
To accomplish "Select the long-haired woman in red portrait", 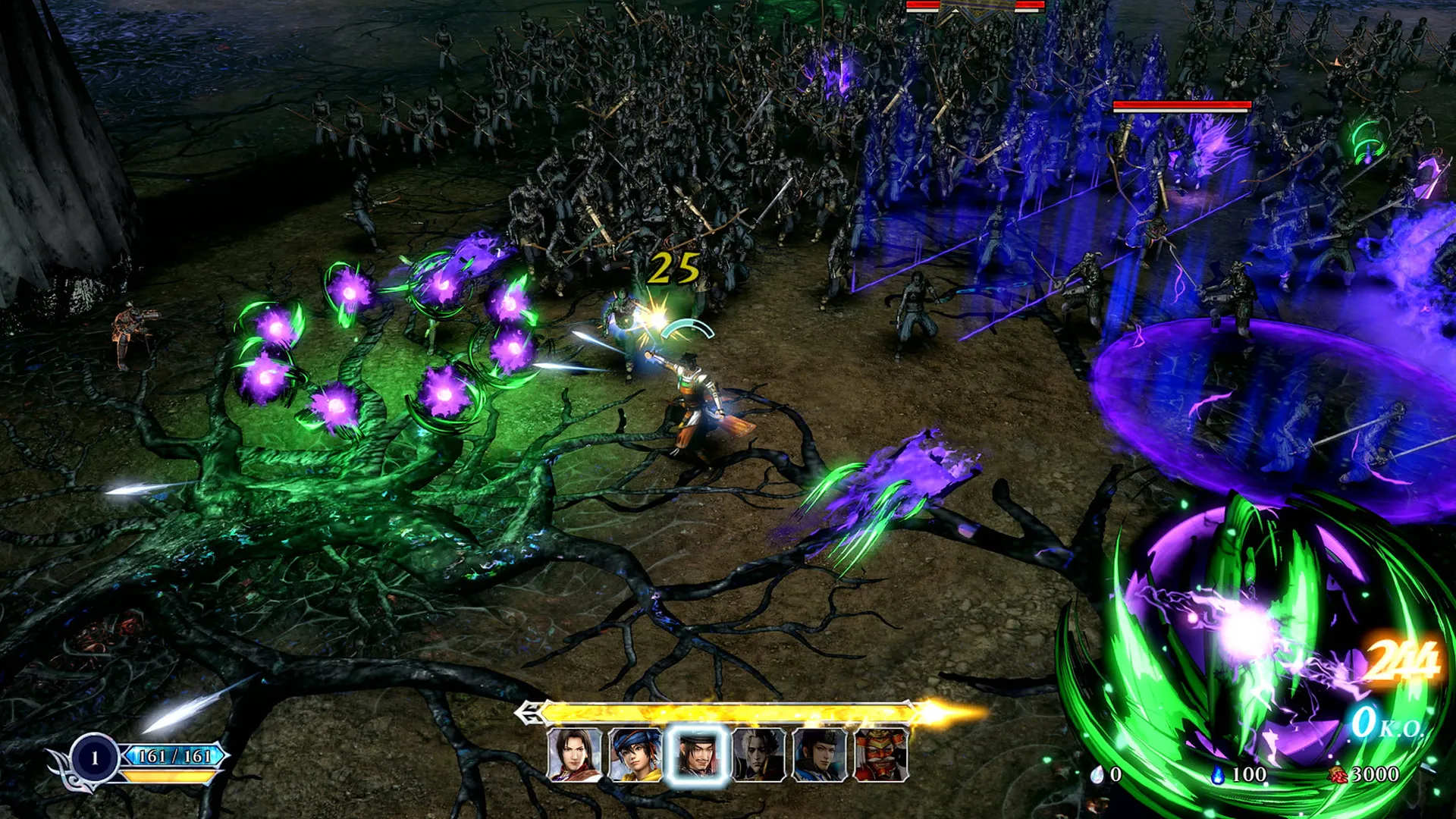I will [x=574, y=755].
